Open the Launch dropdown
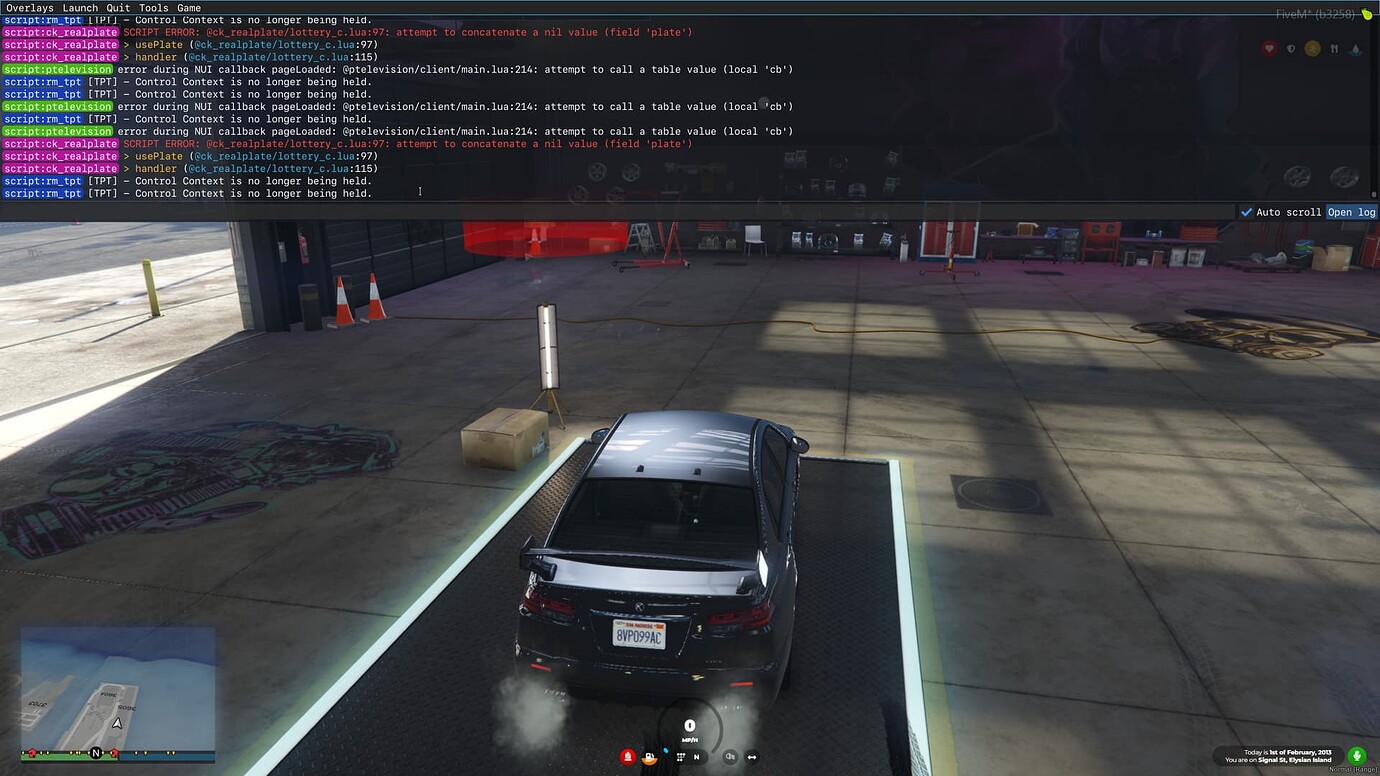The image size is (1380, 776). pos(78,7)
